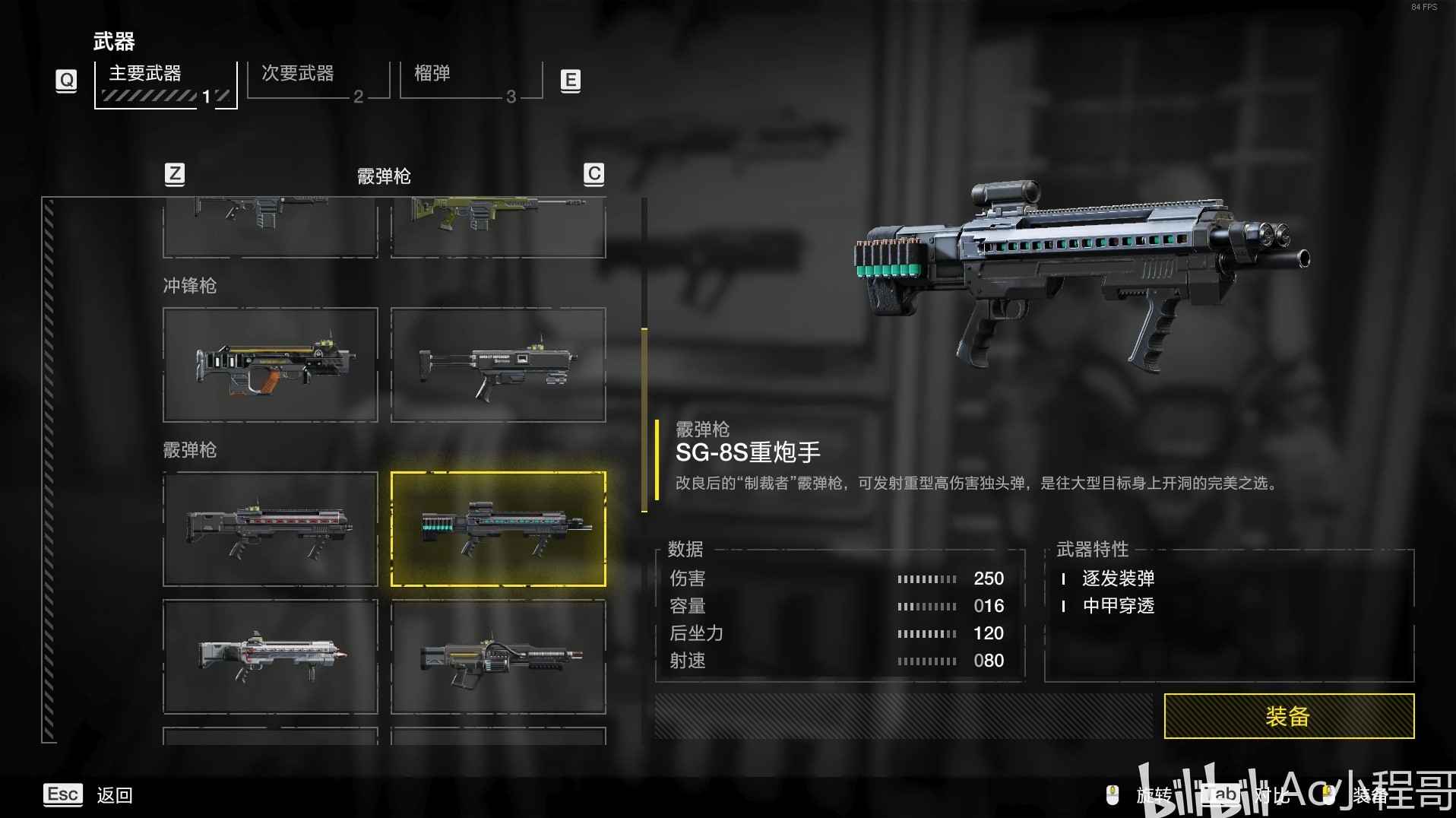The image size is (1456, 818).
Task: Pick the submachine gun with orange grip
Action: click(x=271, y=365)
